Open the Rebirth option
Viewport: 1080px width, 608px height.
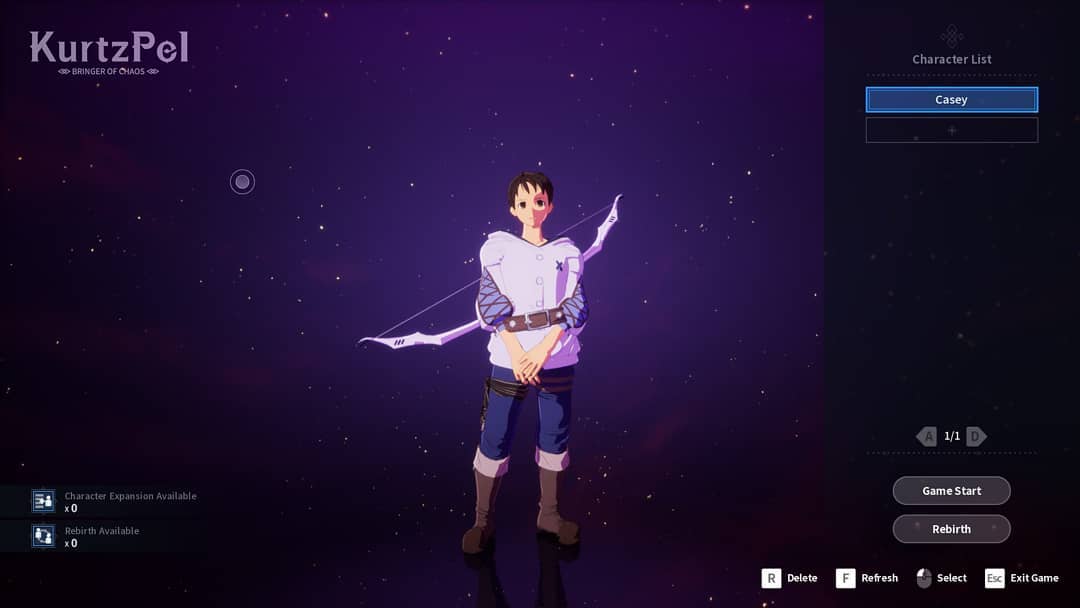[x=951, y=529]
